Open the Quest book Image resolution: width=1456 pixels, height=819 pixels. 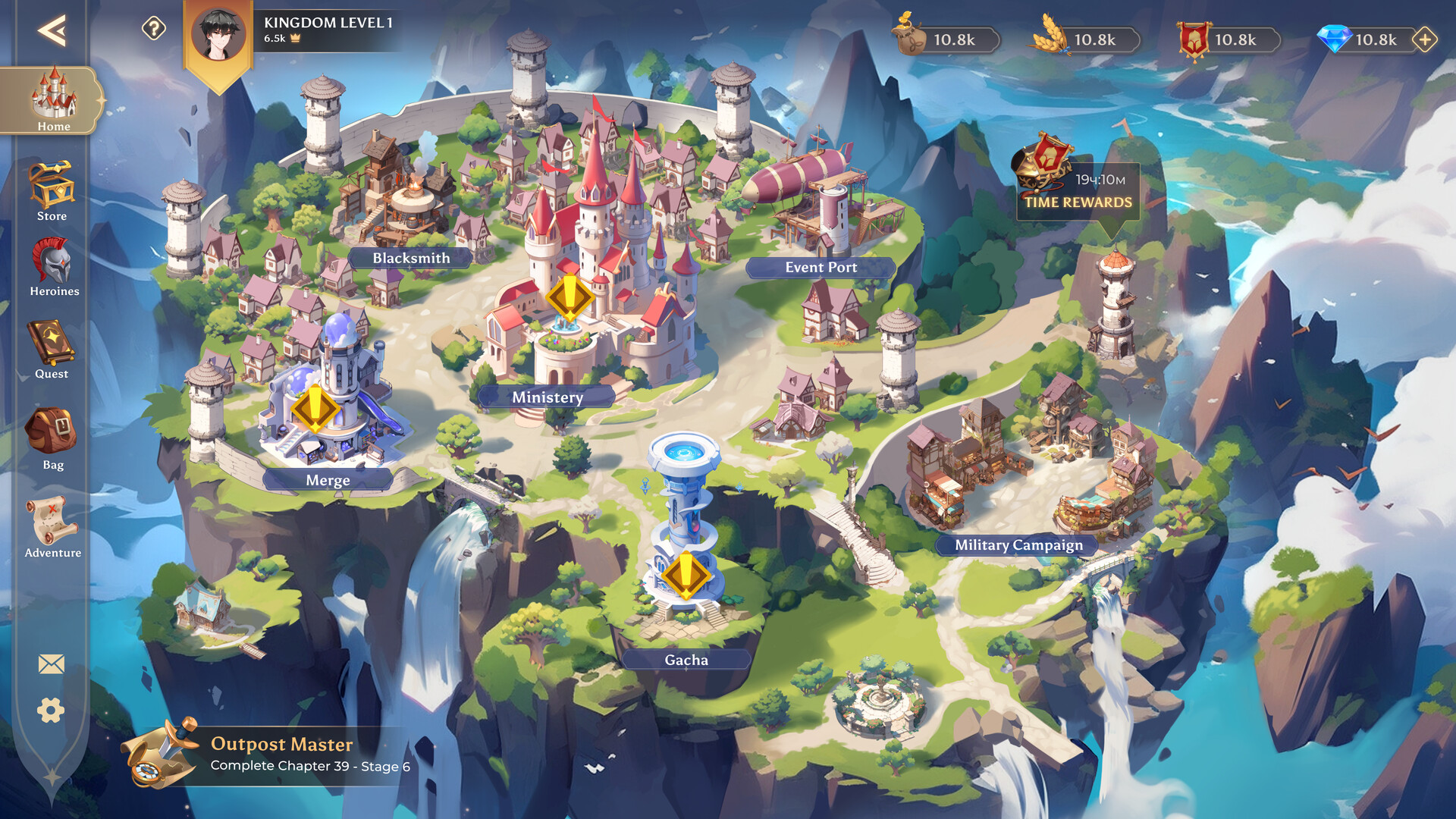point(52,350)
